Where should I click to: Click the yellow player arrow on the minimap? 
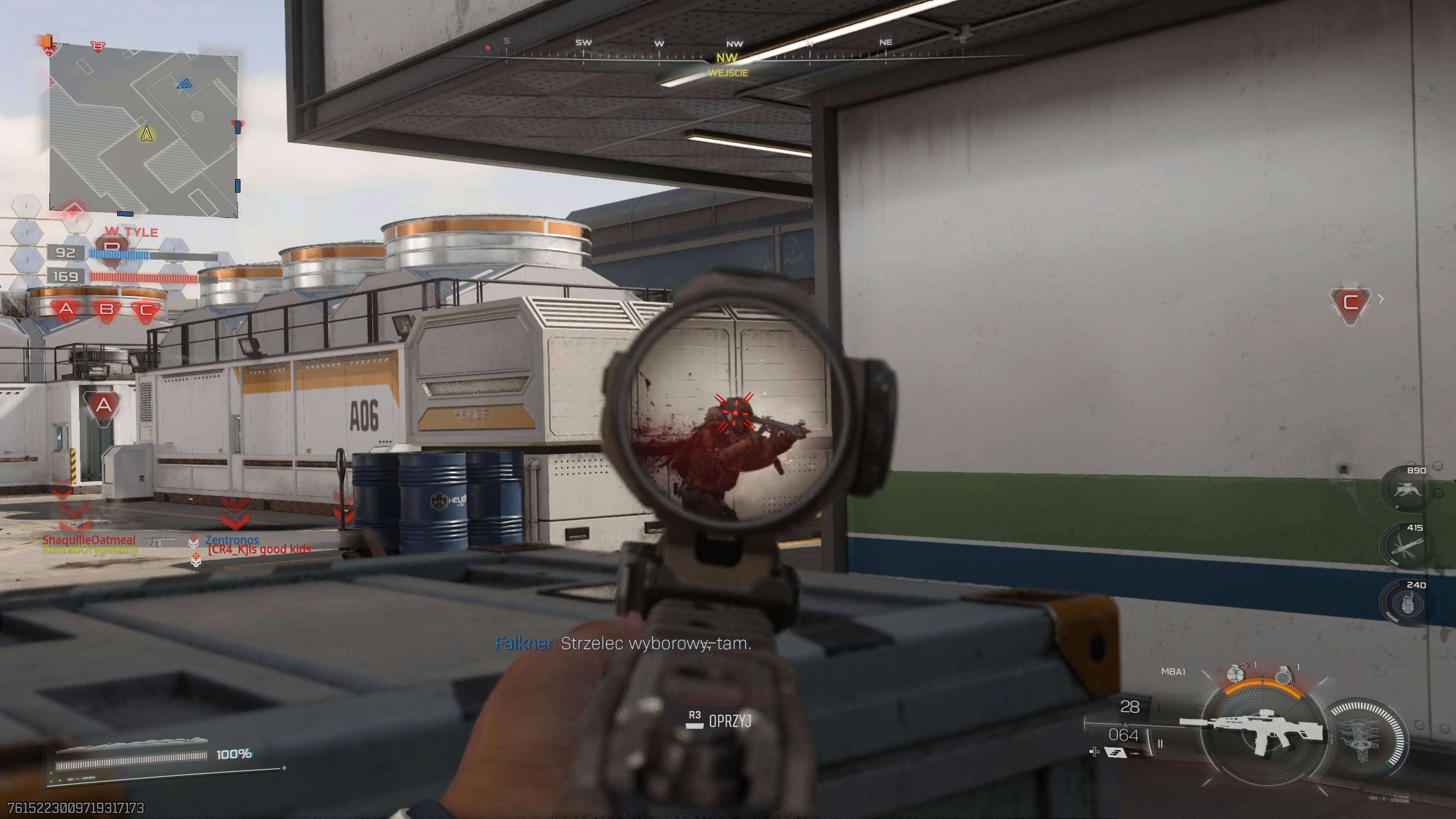(x=146, y=134)
